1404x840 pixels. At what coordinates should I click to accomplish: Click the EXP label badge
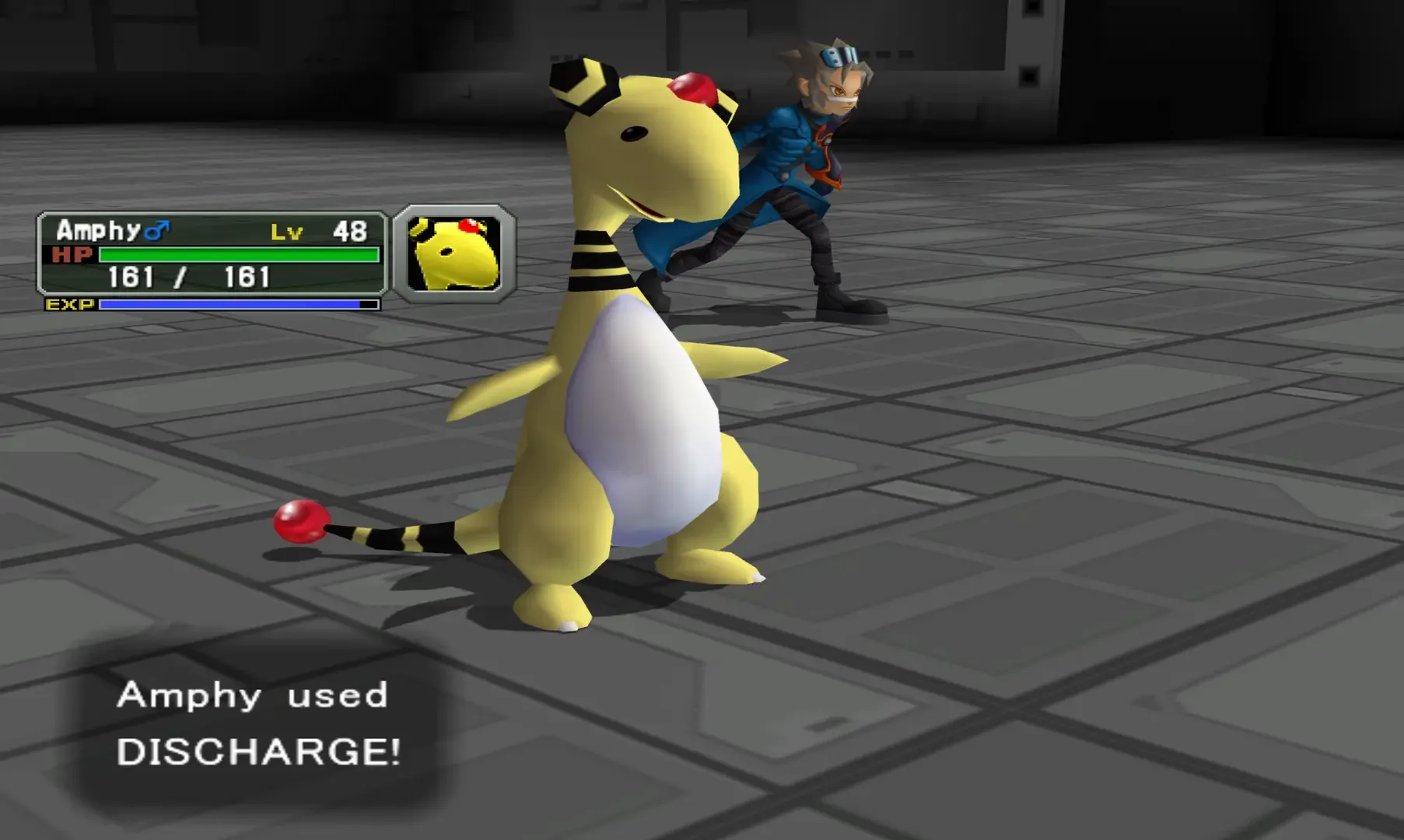(68, 305)
